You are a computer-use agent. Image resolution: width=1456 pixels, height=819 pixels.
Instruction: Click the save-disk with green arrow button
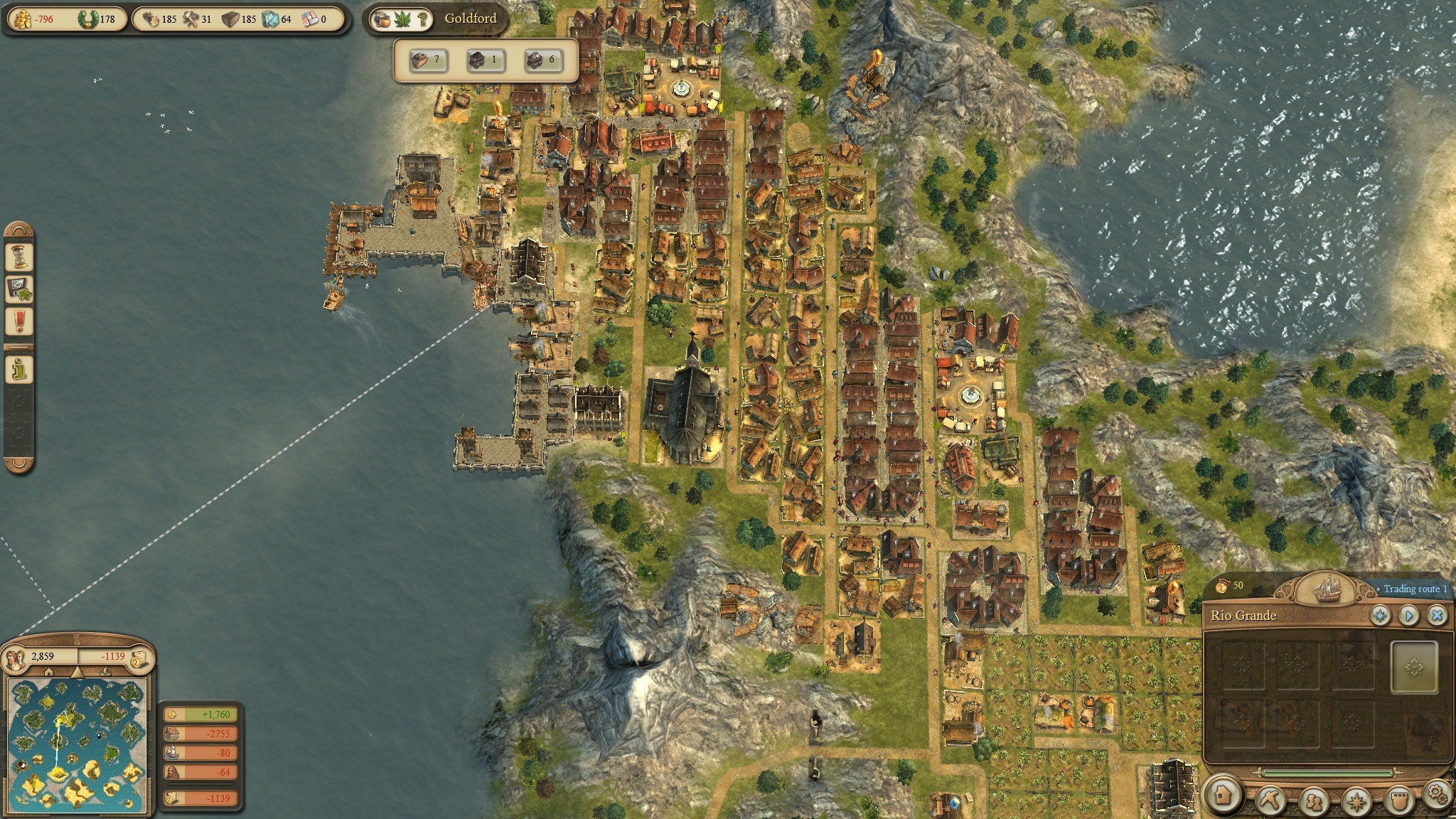pos(19,289)
